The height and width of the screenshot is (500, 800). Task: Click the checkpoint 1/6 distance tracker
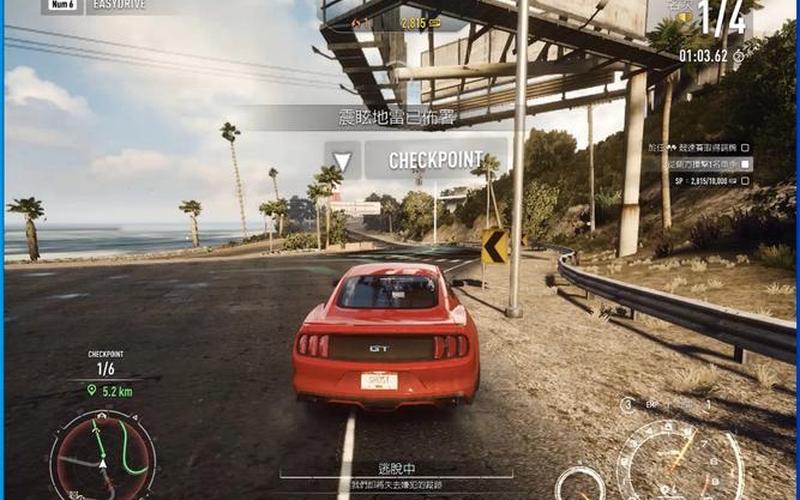[x=107, y=372]
